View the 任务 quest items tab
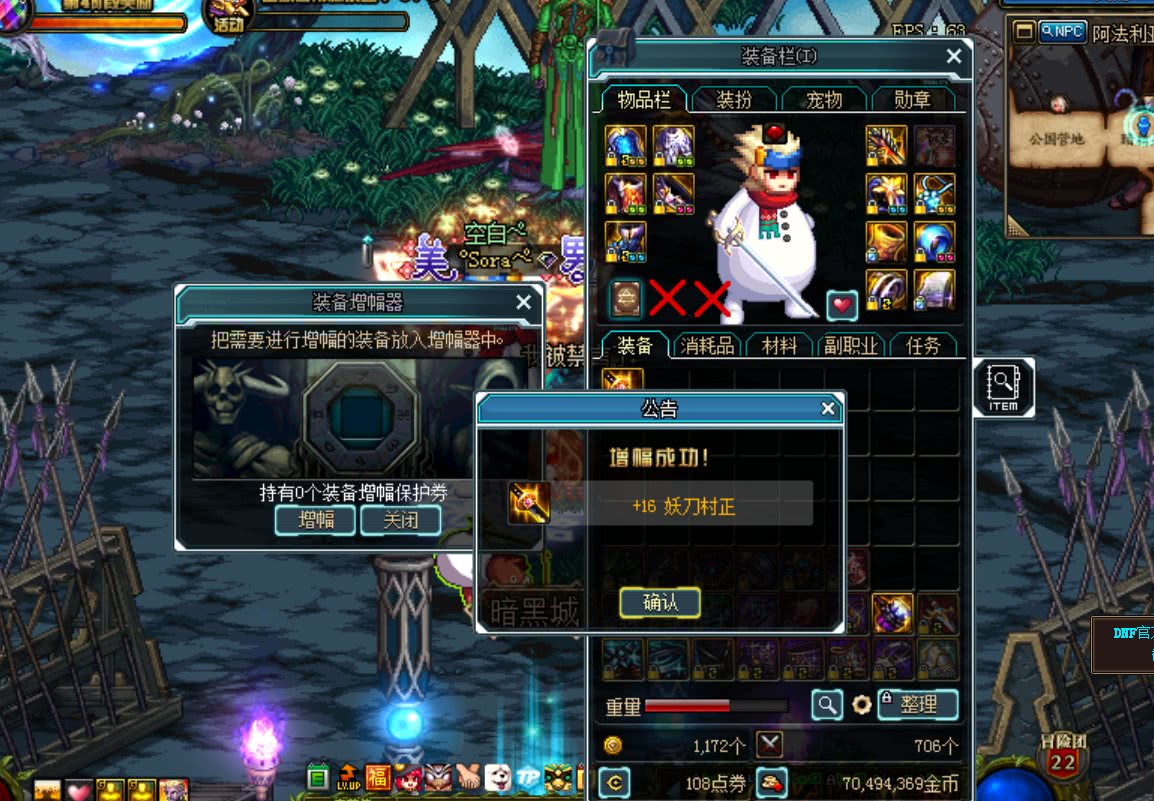This screenshot has height=801, width=1154. pos(923,346)
